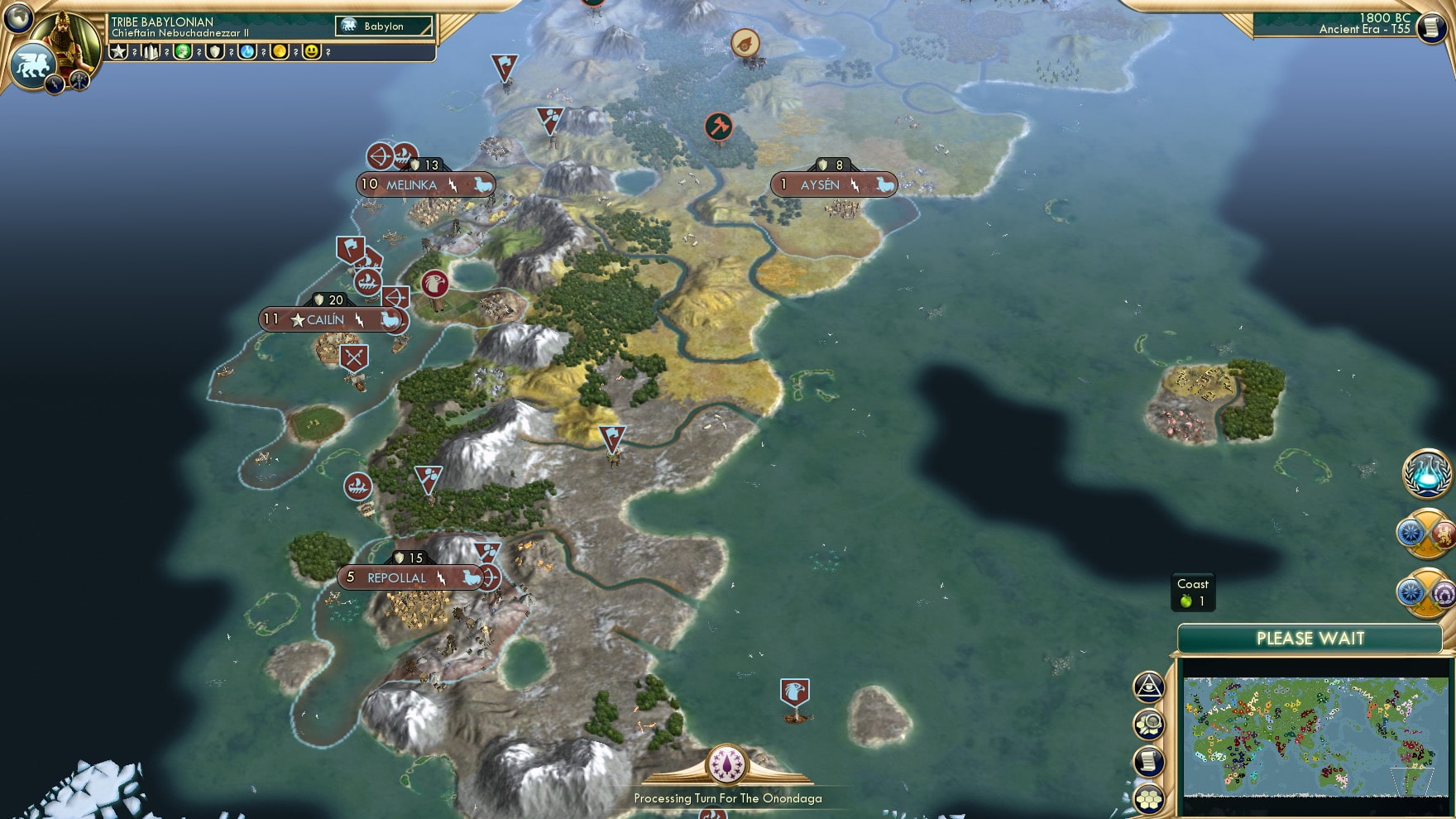
Task: Select the winged lion Babylon emblem
Action: pyautogui.click(x=31, y=65)
